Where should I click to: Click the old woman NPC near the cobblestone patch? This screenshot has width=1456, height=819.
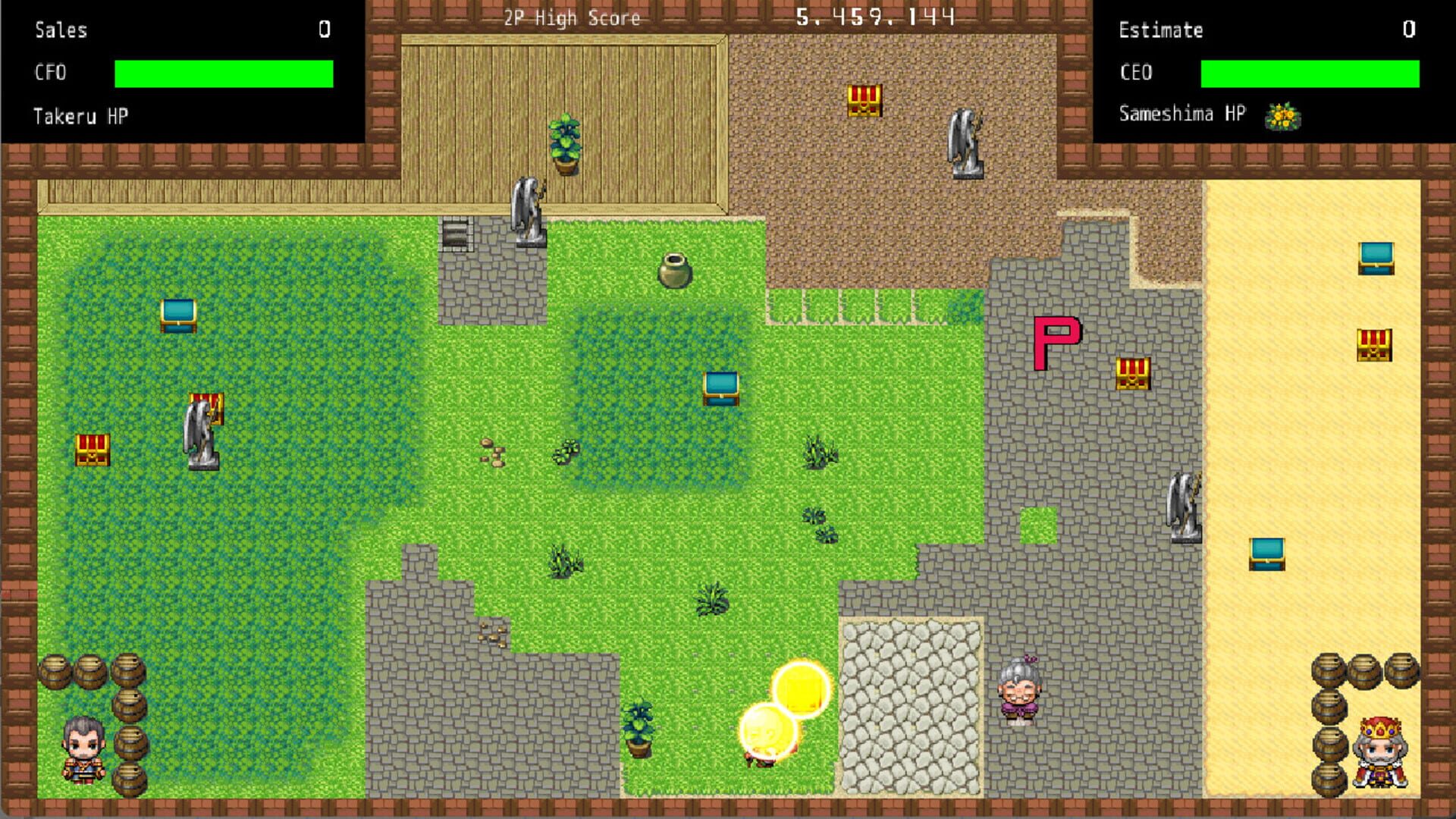coord(1020,690)
